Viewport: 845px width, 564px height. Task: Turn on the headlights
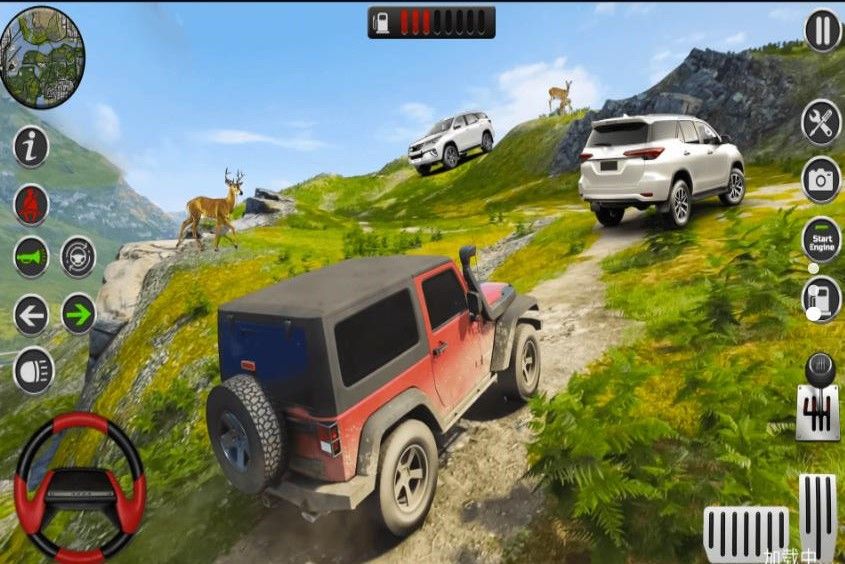33,369
